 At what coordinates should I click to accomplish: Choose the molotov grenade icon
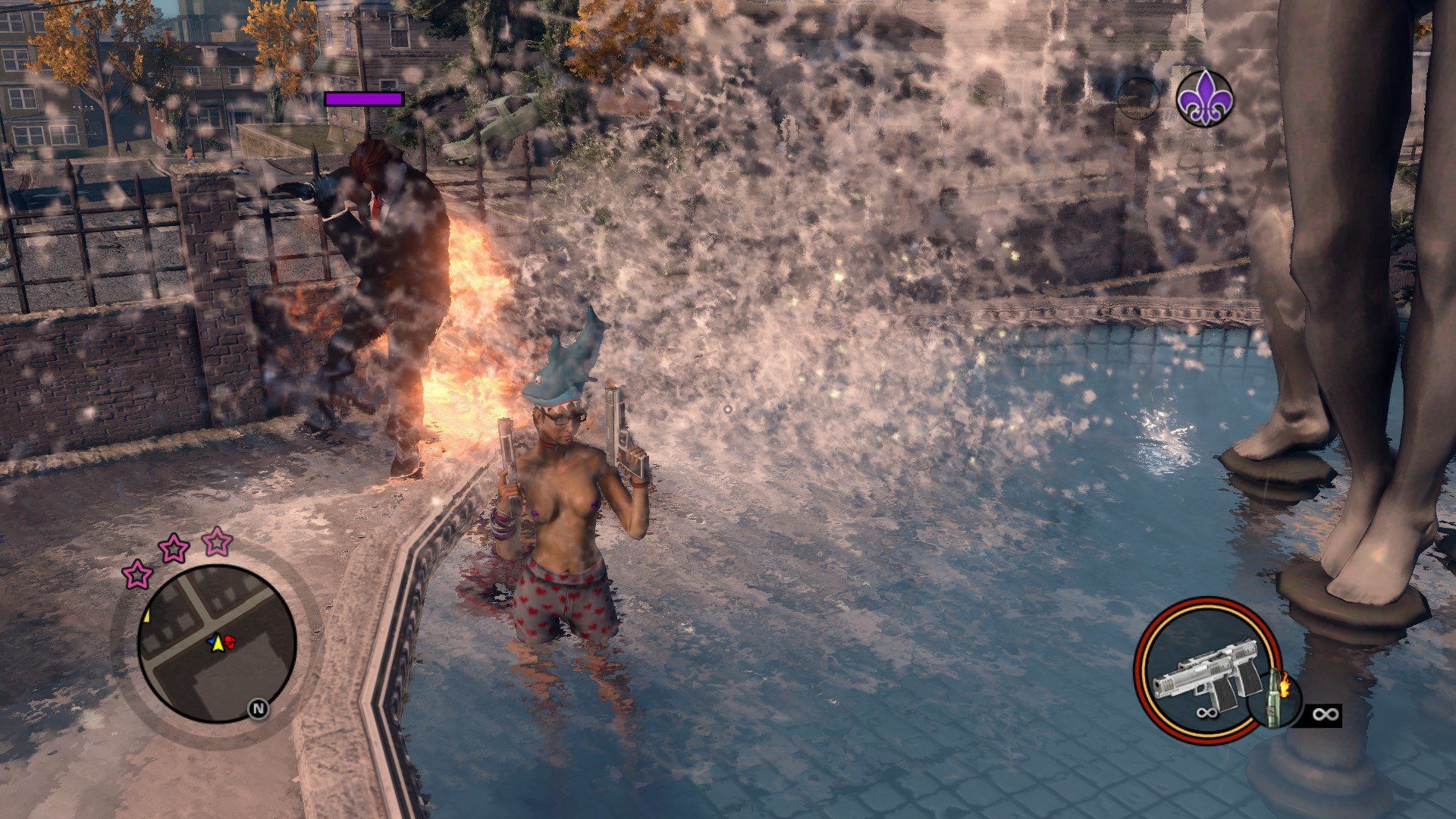click(1274, 698)
